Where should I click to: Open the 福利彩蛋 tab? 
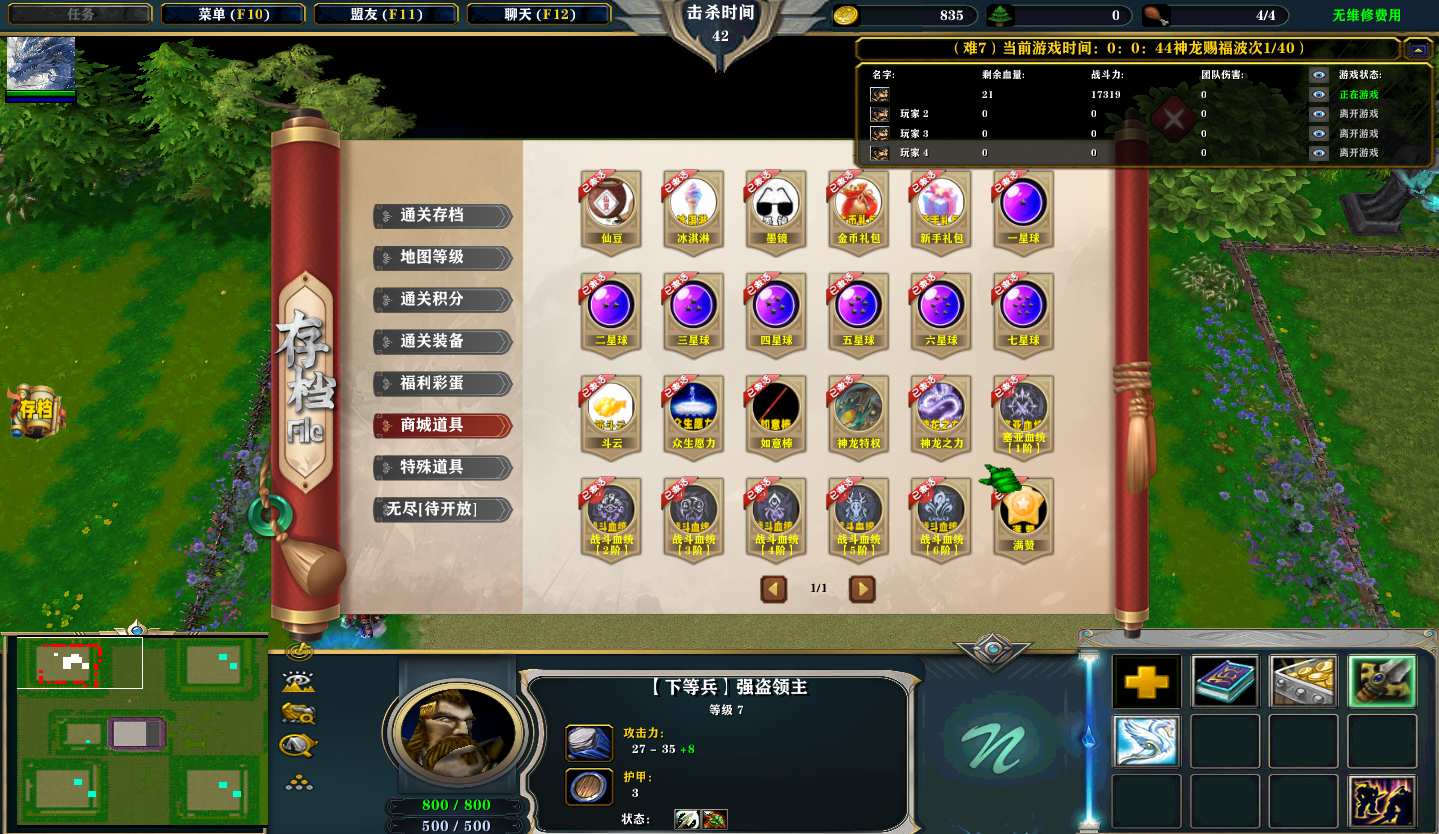point(442,384)
